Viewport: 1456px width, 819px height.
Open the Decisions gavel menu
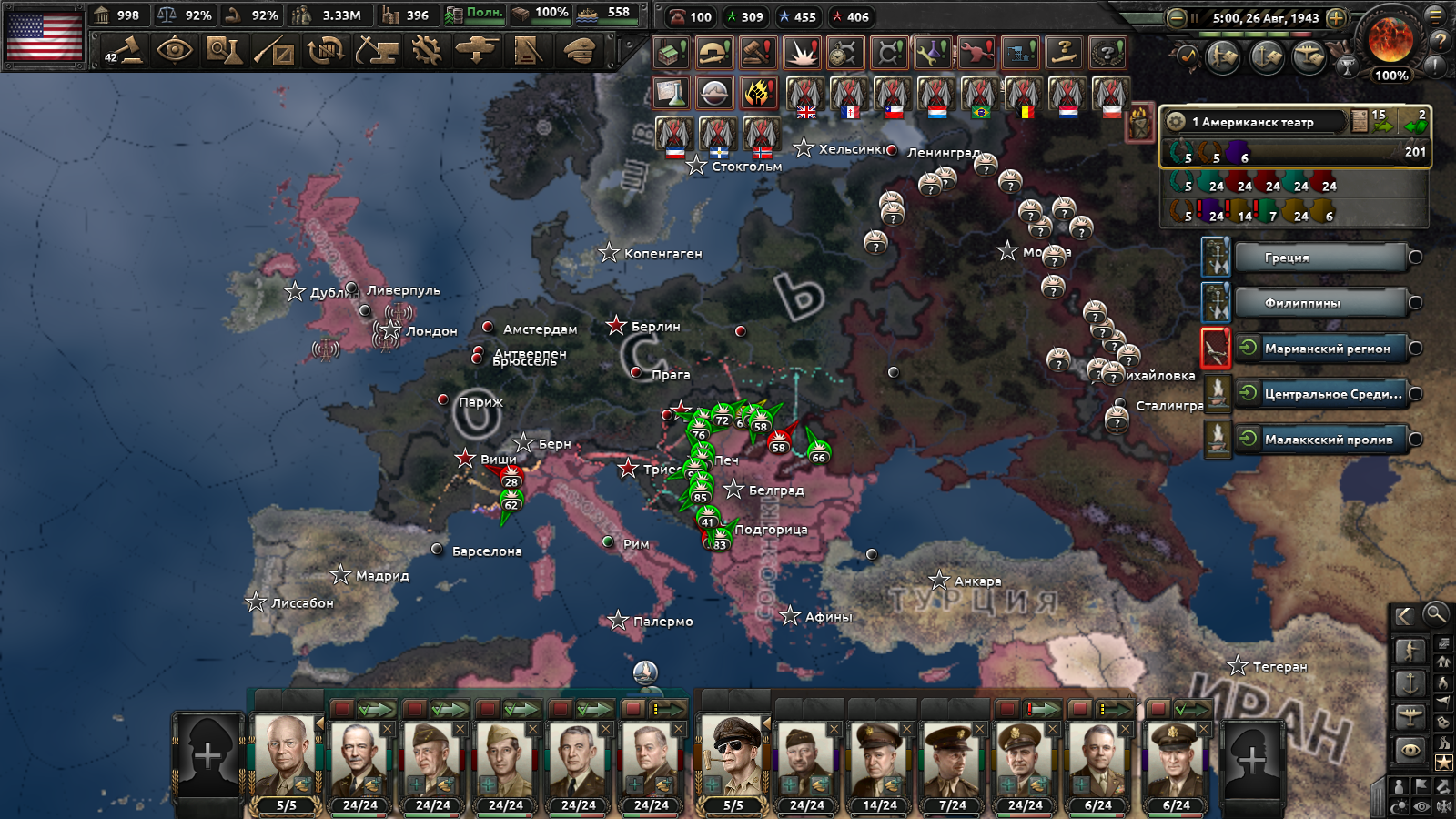click(x=125, y=50)
